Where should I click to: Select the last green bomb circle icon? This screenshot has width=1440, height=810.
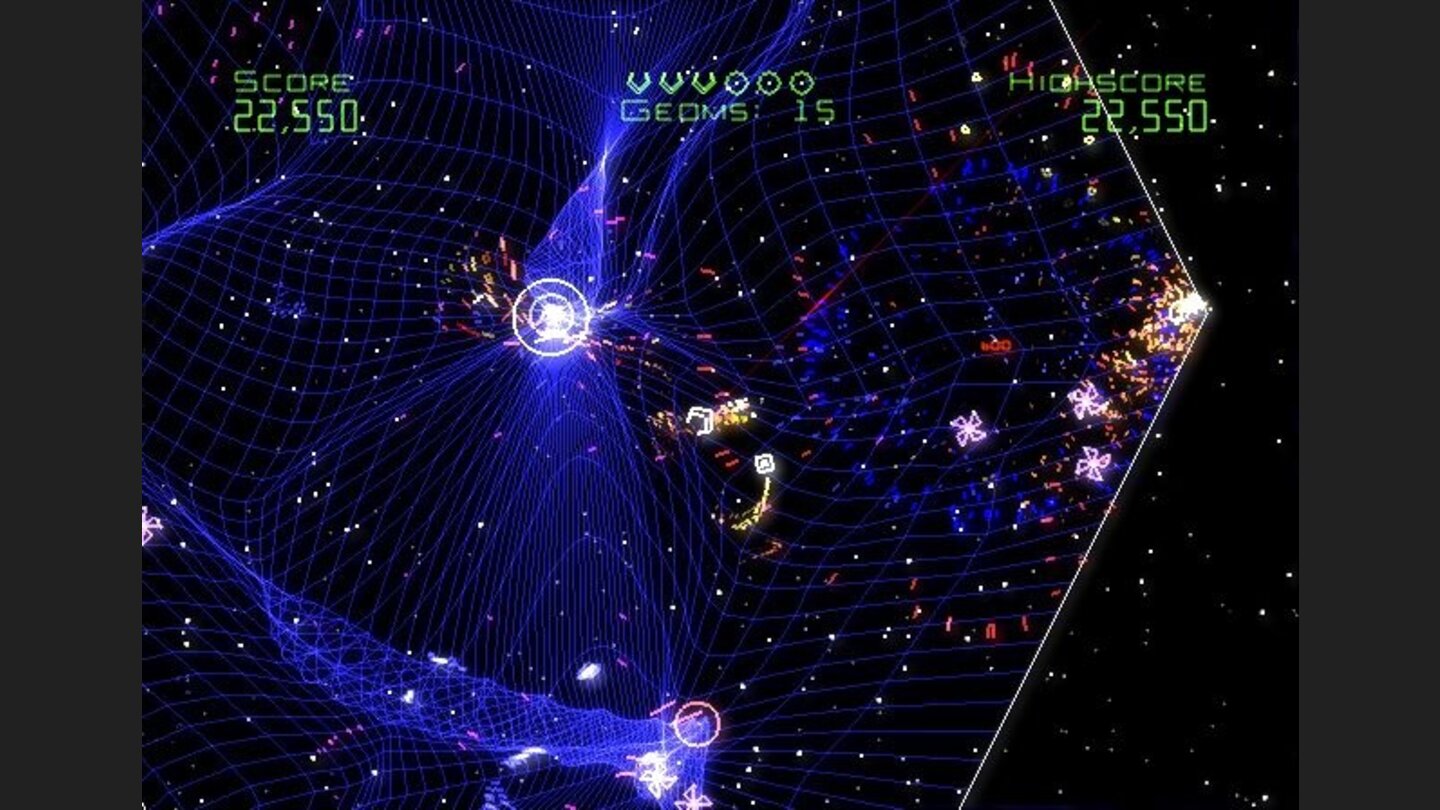803,85
